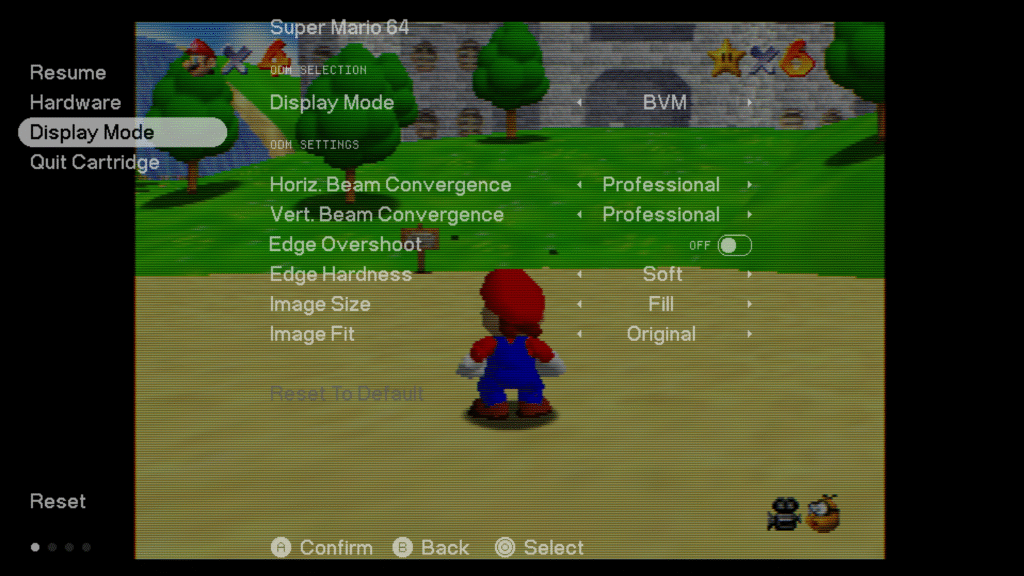Screen dimensions: 1024x576
Task: Choose the highlighted Display Mode side entry
Action: tap(92, 133)
